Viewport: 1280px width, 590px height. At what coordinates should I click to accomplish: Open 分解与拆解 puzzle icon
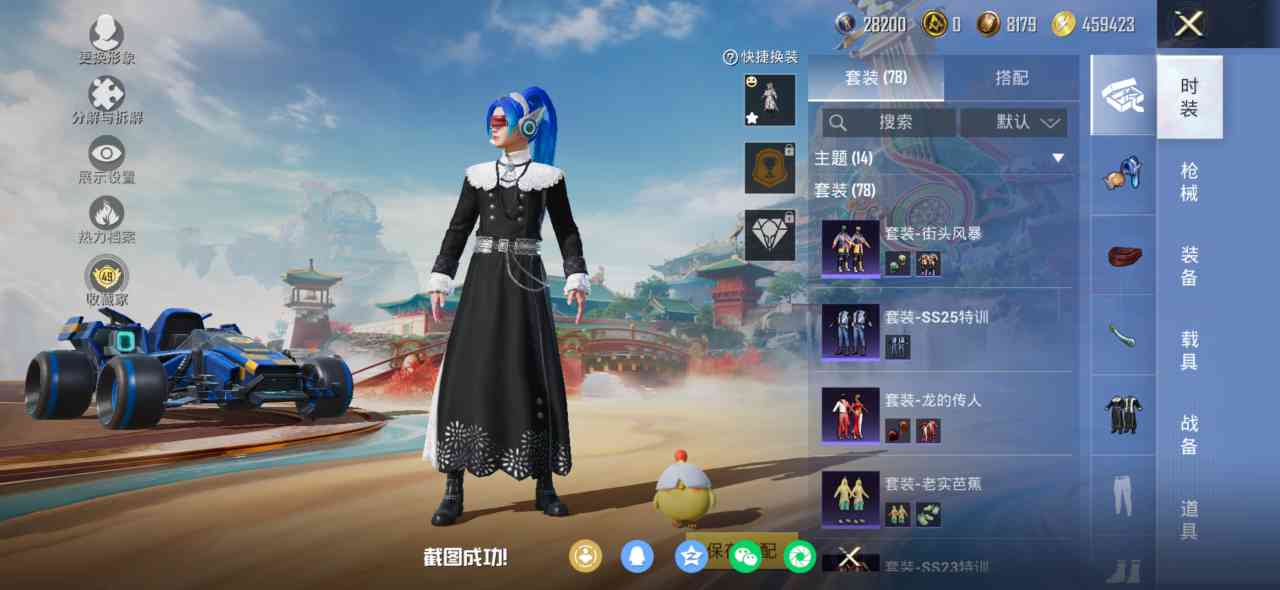pyautogui.click(x=107, y=96)
